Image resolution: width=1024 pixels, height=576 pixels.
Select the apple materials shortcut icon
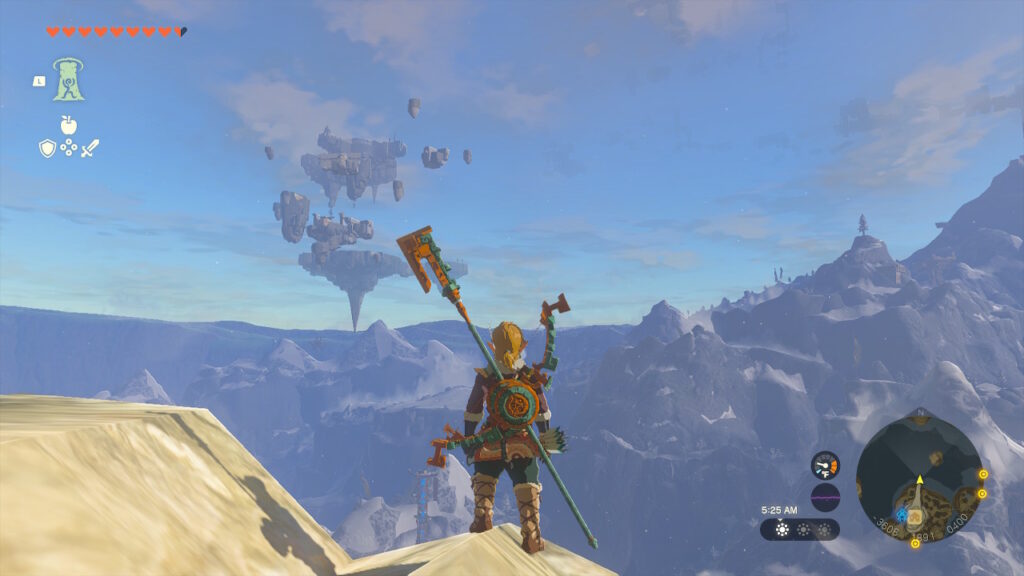pyautogui.click(x=68, y=125)
